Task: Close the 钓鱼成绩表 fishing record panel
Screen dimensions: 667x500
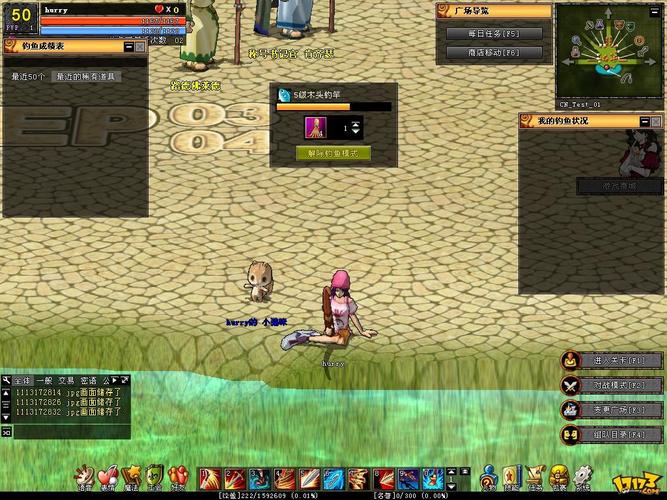Action: (x=141, y=46)
